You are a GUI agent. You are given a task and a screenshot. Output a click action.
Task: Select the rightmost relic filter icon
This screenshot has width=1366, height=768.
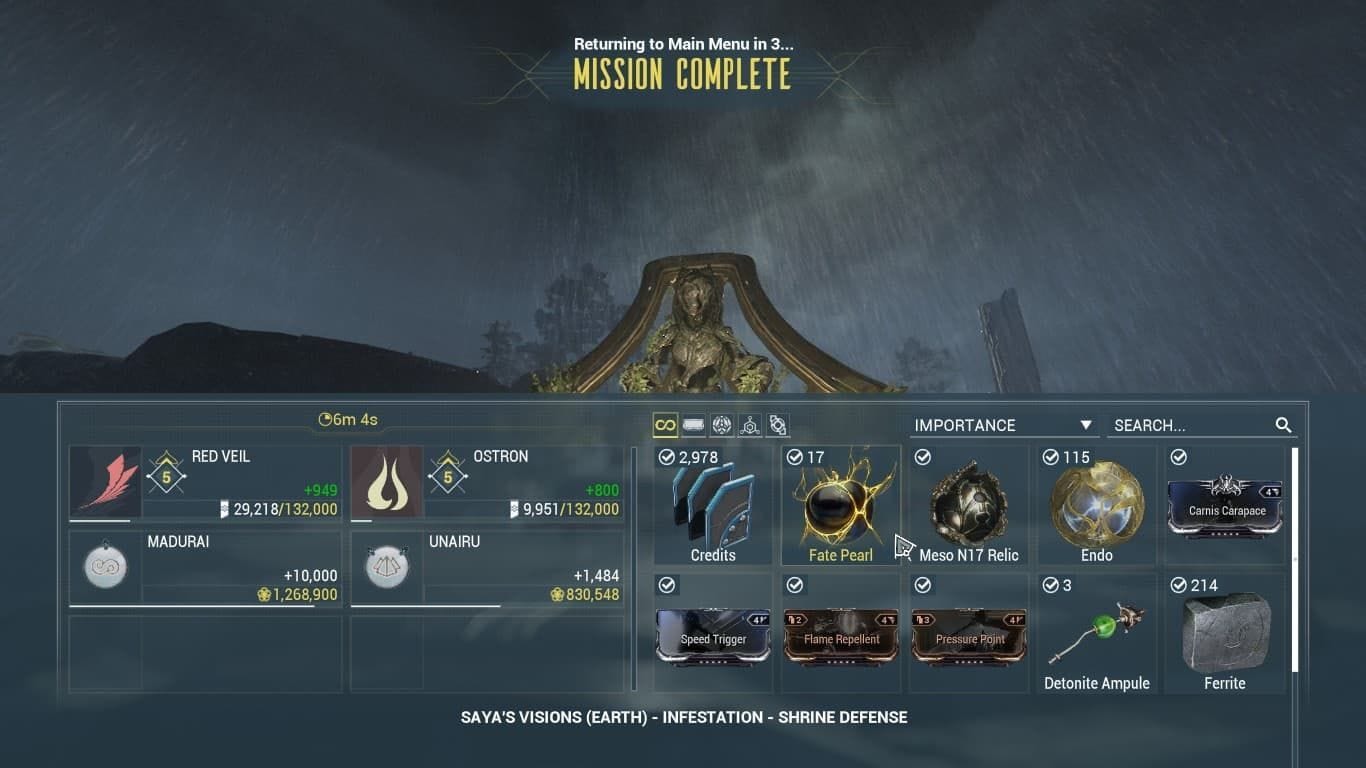pyautogui.click(x=777, y=424)
